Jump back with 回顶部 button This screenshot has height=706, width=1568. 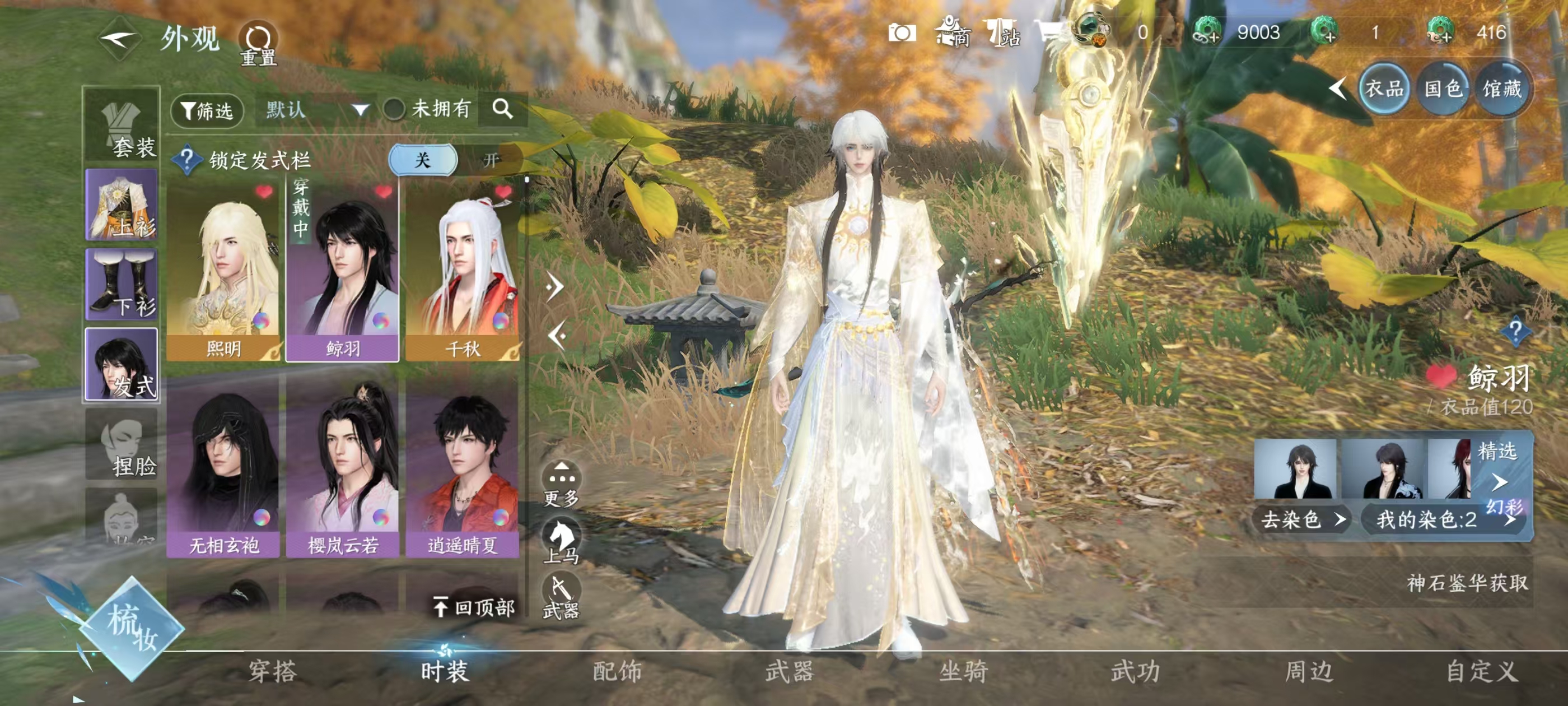(x=475, y=607)
